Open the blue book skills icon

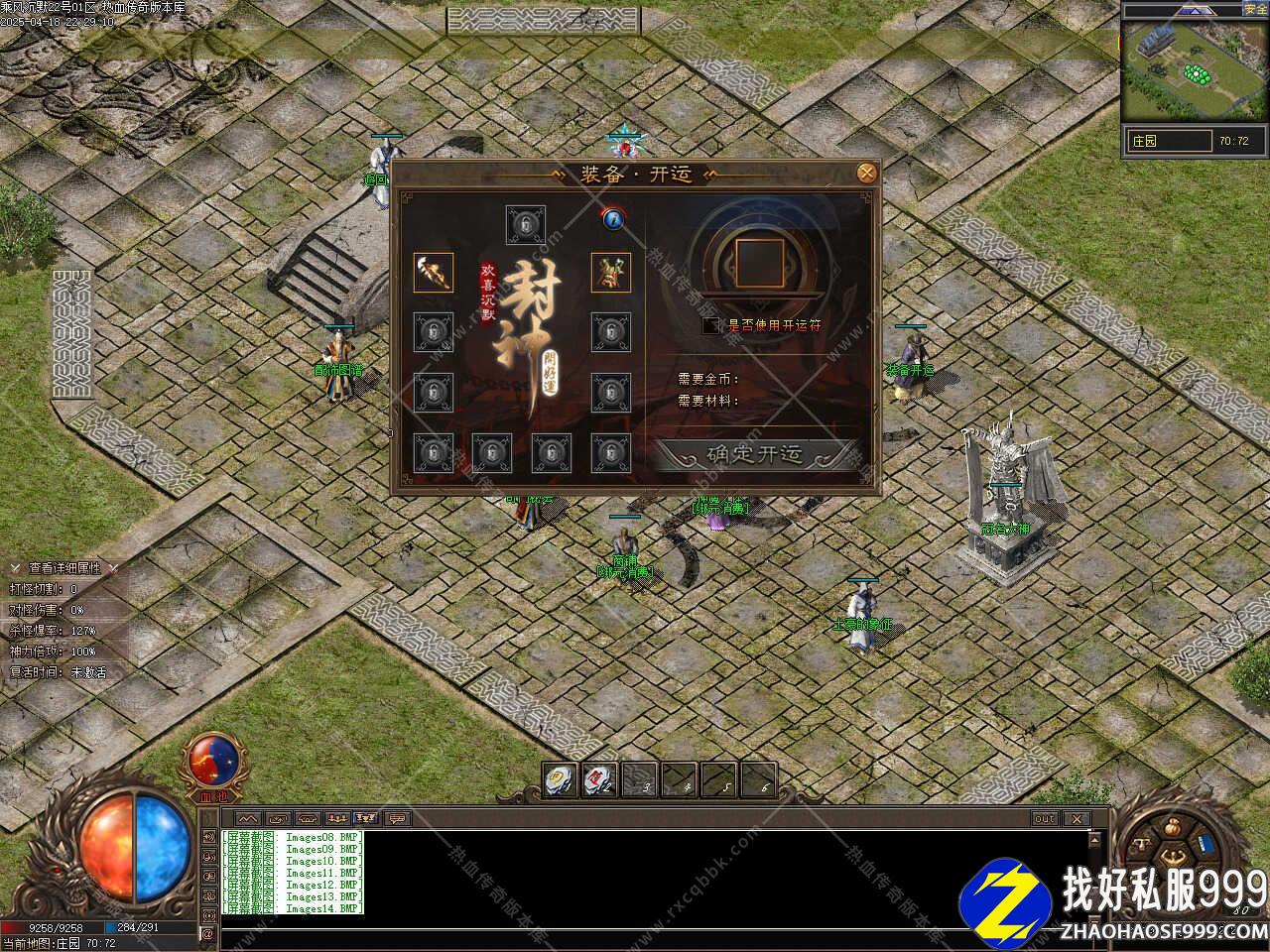pyautogui.click(x=1206, y=843)
